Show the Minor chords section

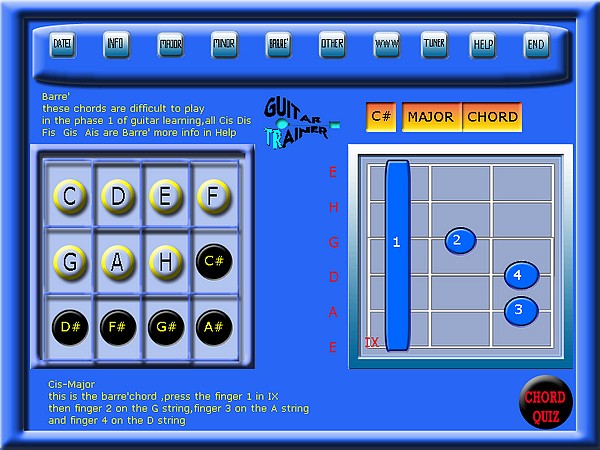point(225,44)
